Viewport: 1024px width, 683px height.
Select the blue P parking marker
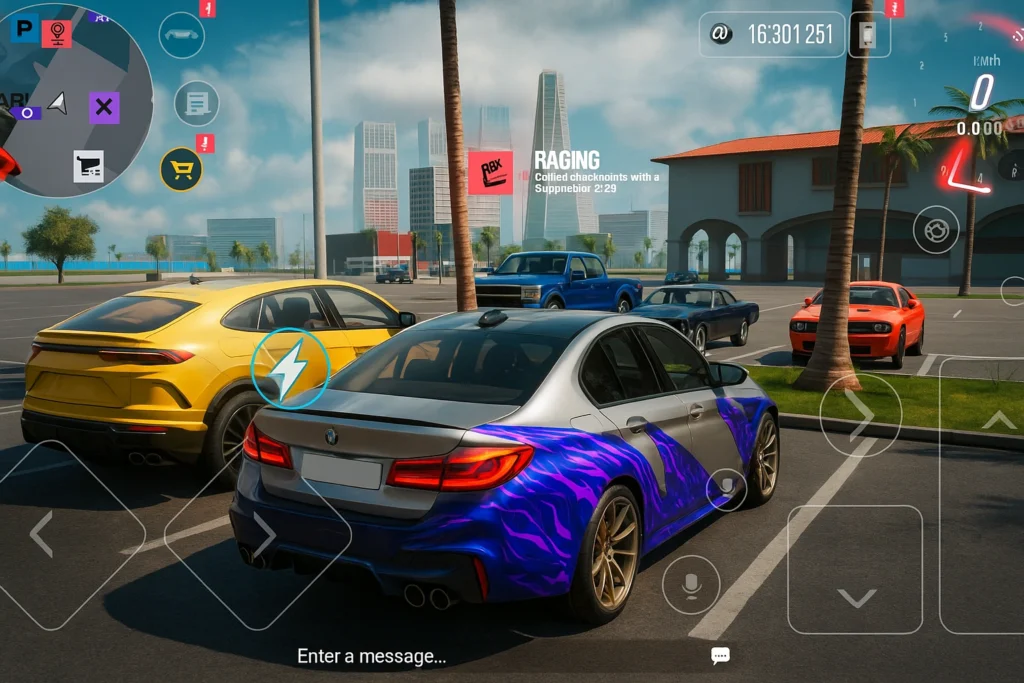[22, 29]
